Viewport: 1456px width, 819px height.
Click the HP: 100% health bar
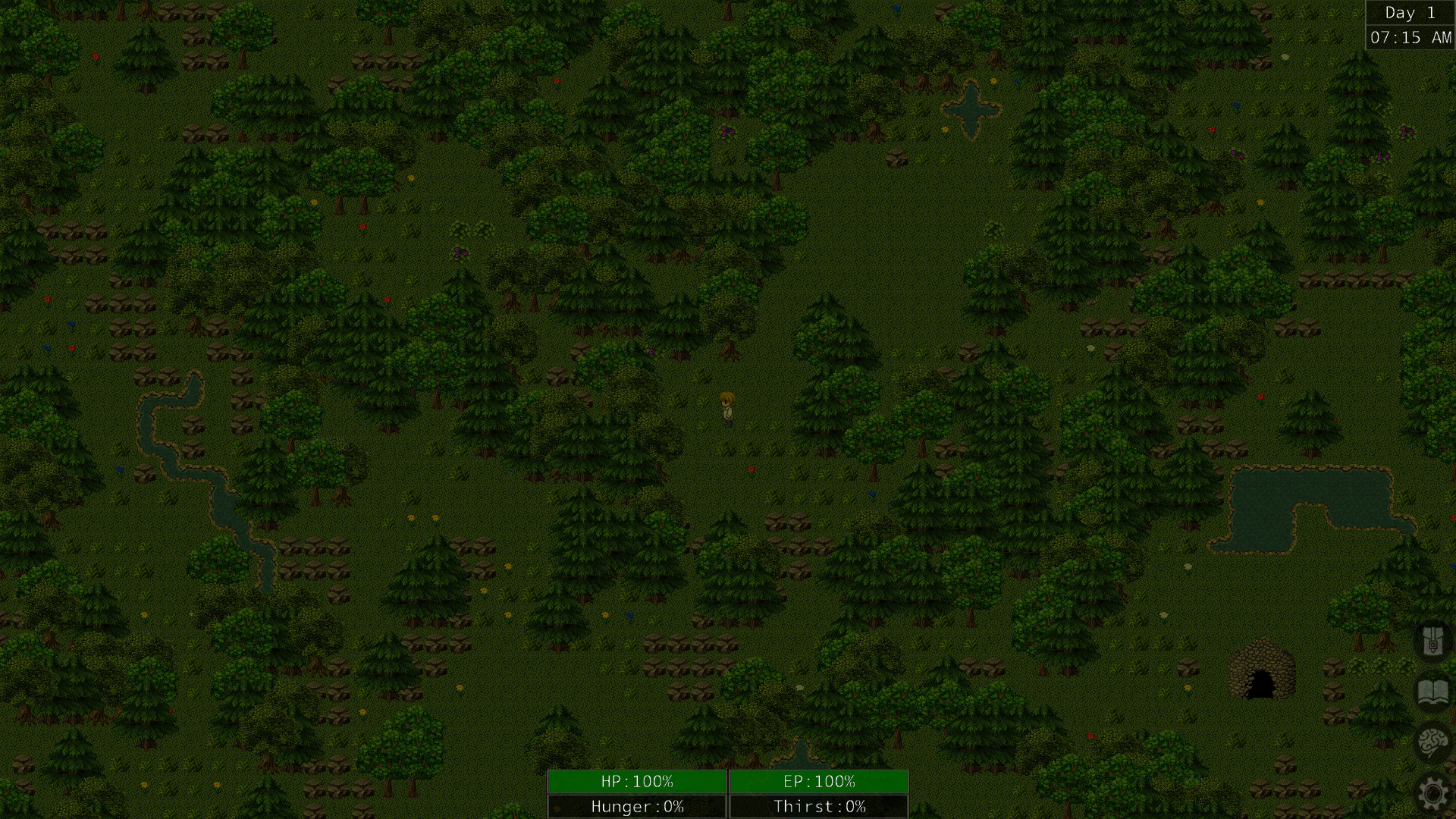pyautogui.click(x=635, y=781)
